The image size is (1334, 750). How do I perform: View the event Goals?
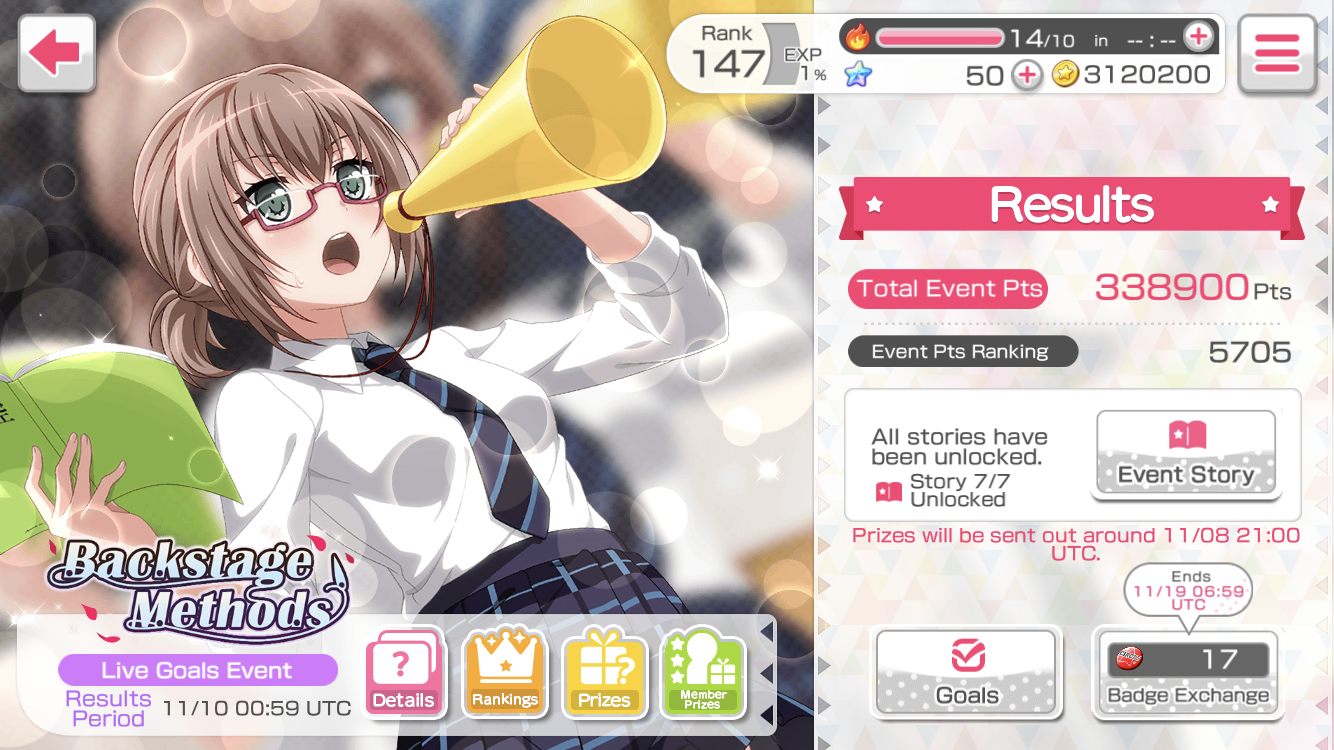966,672
